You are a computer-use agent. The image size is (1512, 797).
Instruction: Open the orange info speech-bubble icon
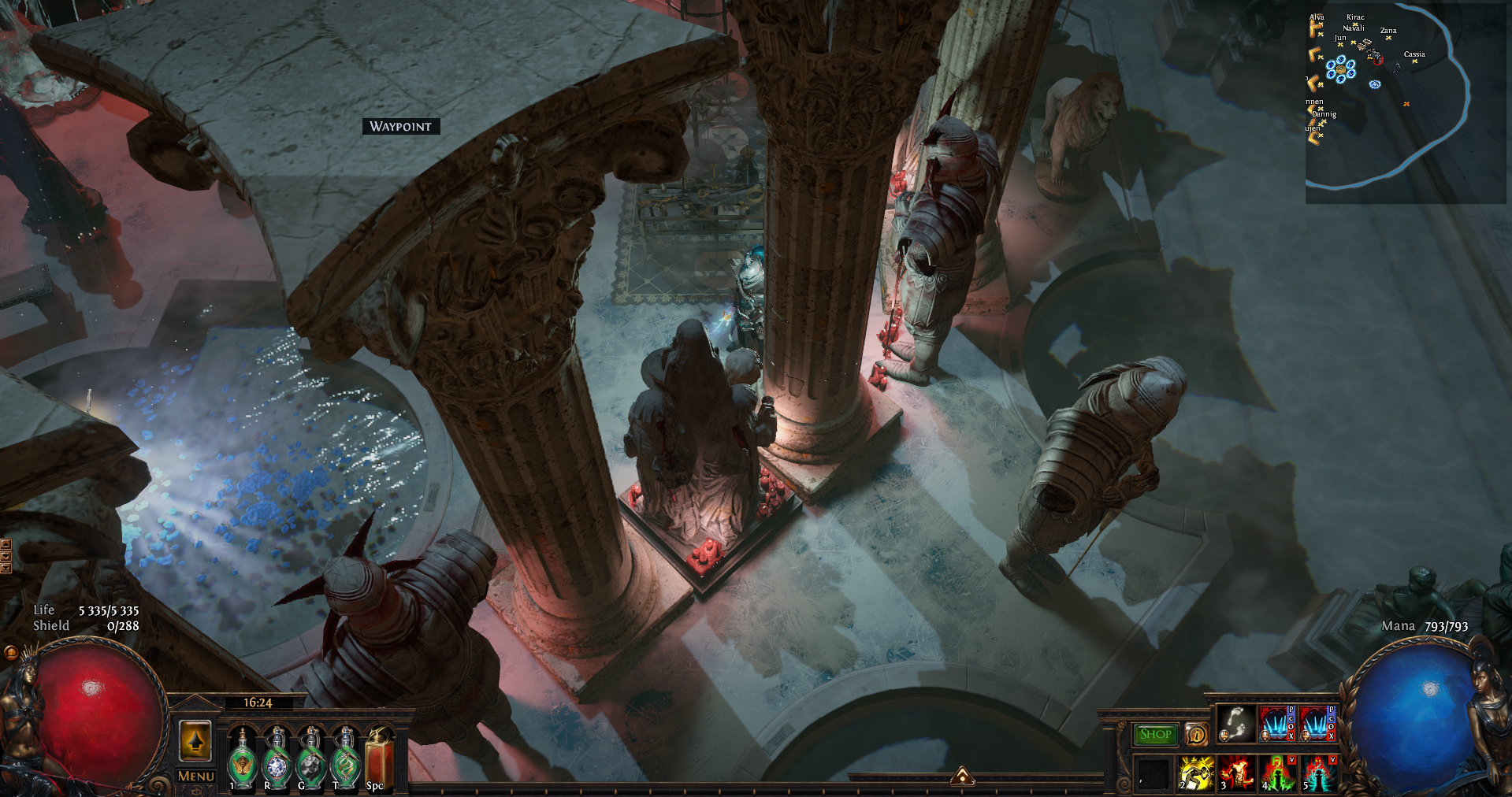tap(1196, 734)
